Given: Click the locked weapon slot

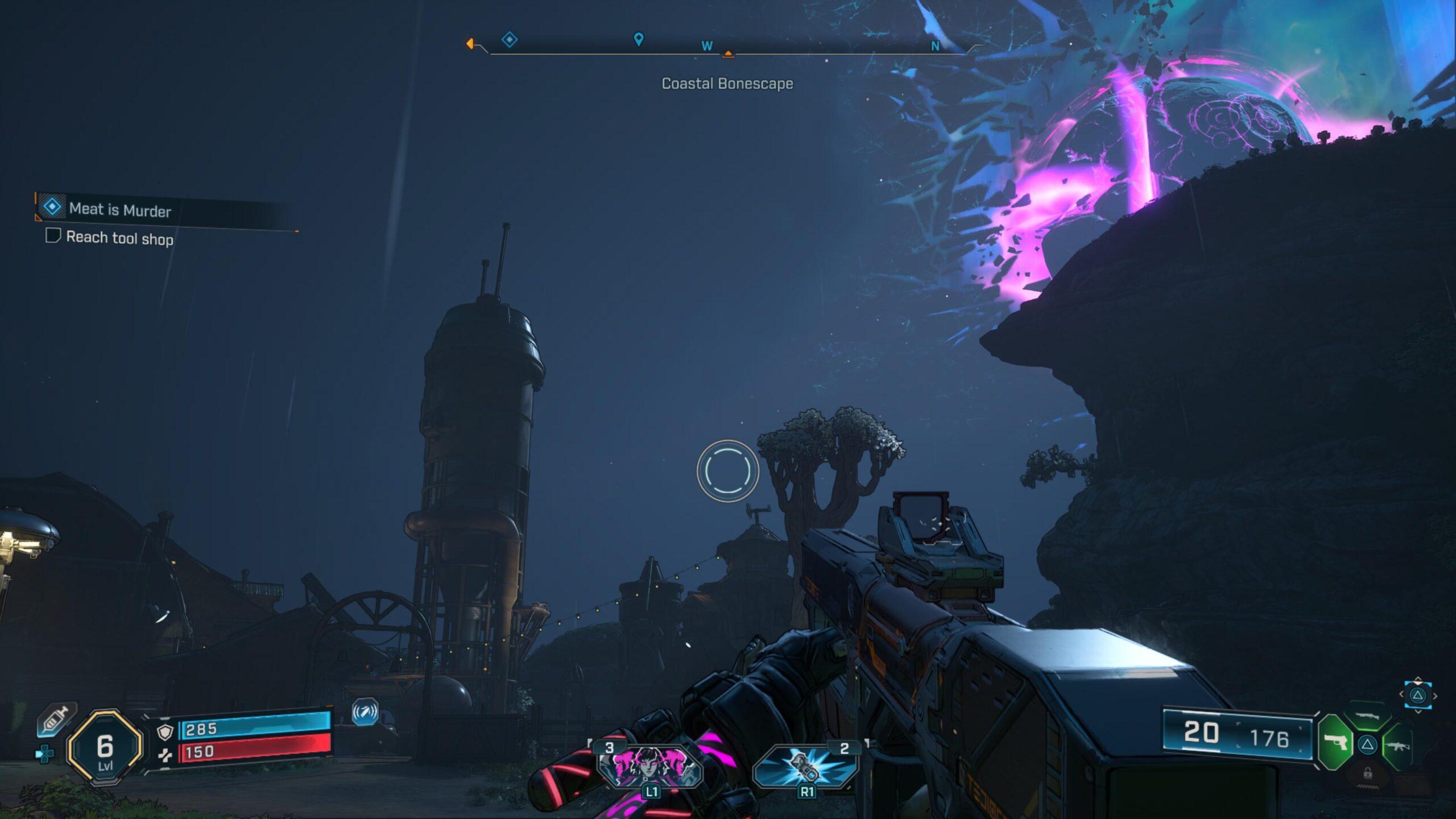Looking at the screenshot, I should [1367, 772].
